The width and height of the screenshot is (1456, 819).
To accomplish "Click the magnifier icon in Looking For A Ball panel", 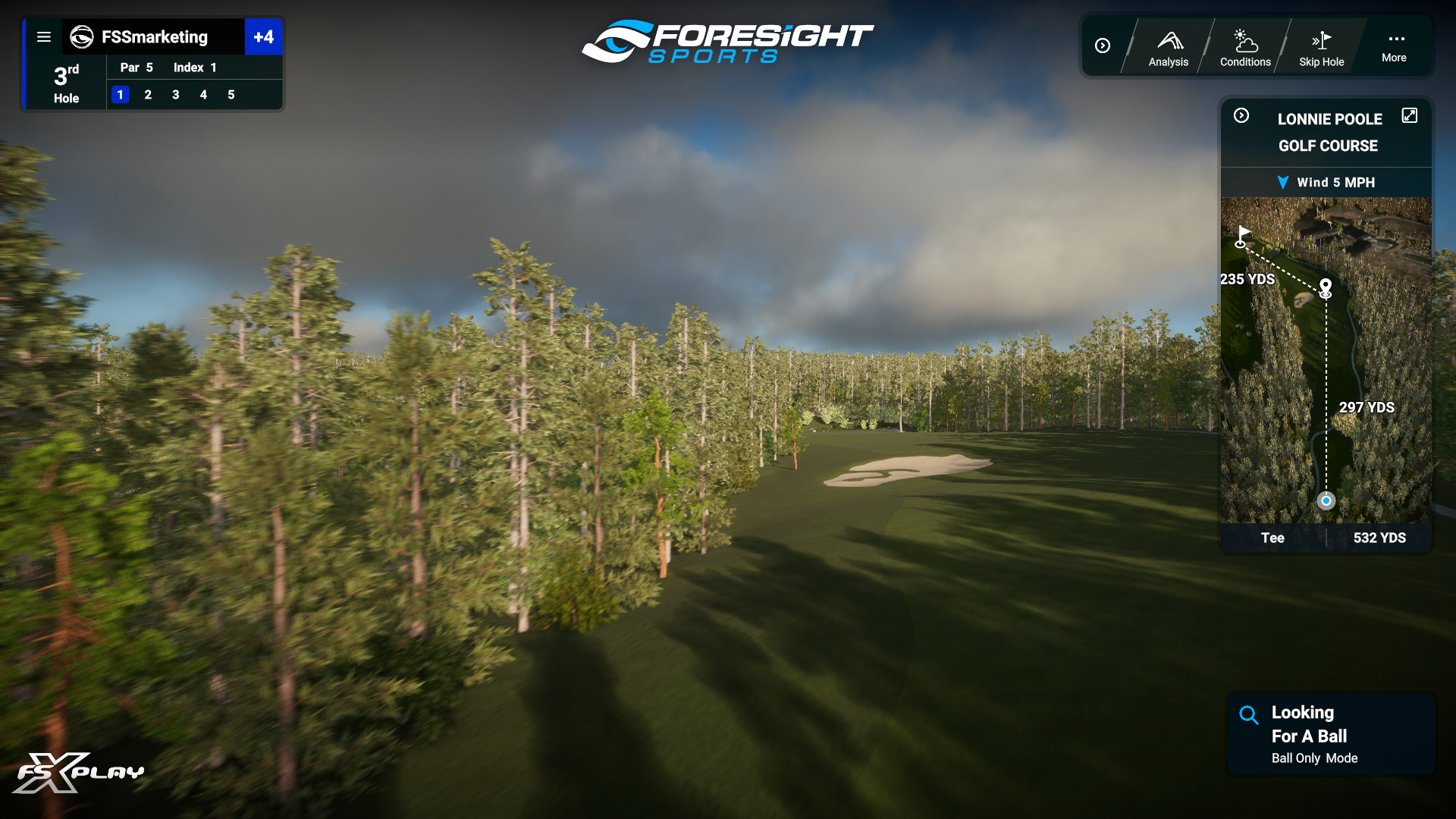I will (1248, 714).
